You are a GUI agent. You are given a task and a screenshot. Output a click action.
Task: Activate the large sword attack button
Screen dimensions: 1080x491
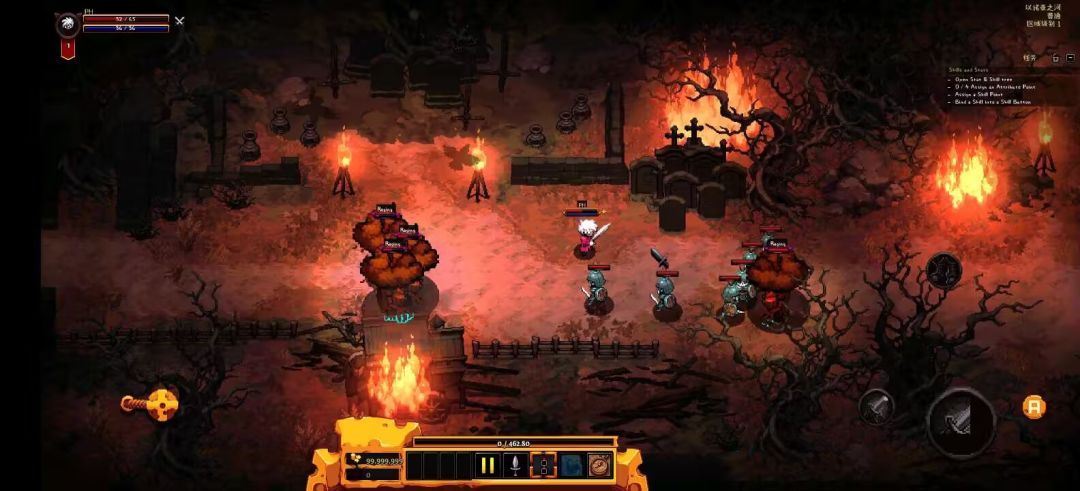(x=959, y=421)
